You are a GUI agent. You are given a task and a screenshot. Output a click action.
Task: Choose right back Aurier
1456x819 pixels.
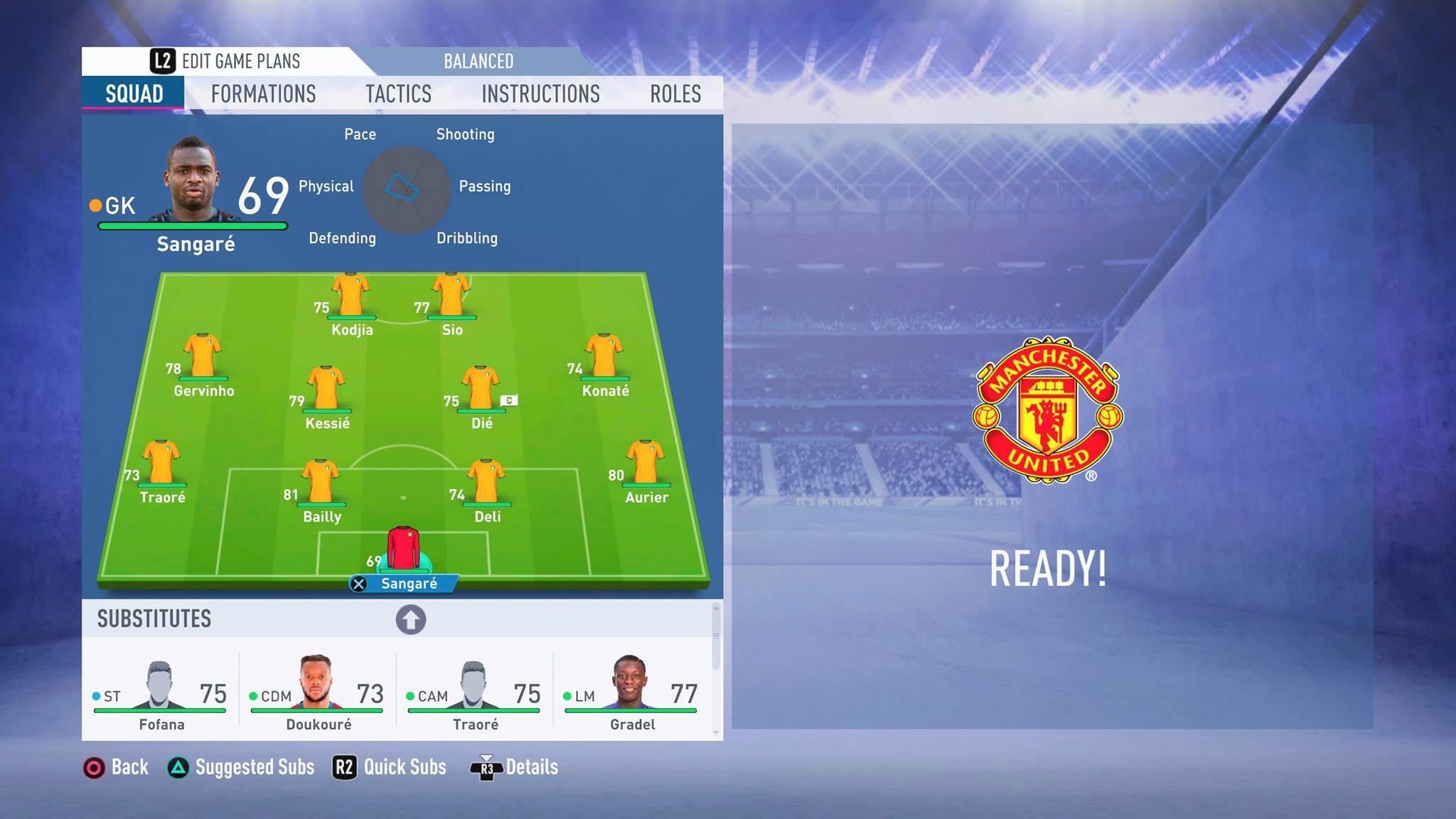coord(645,464)
